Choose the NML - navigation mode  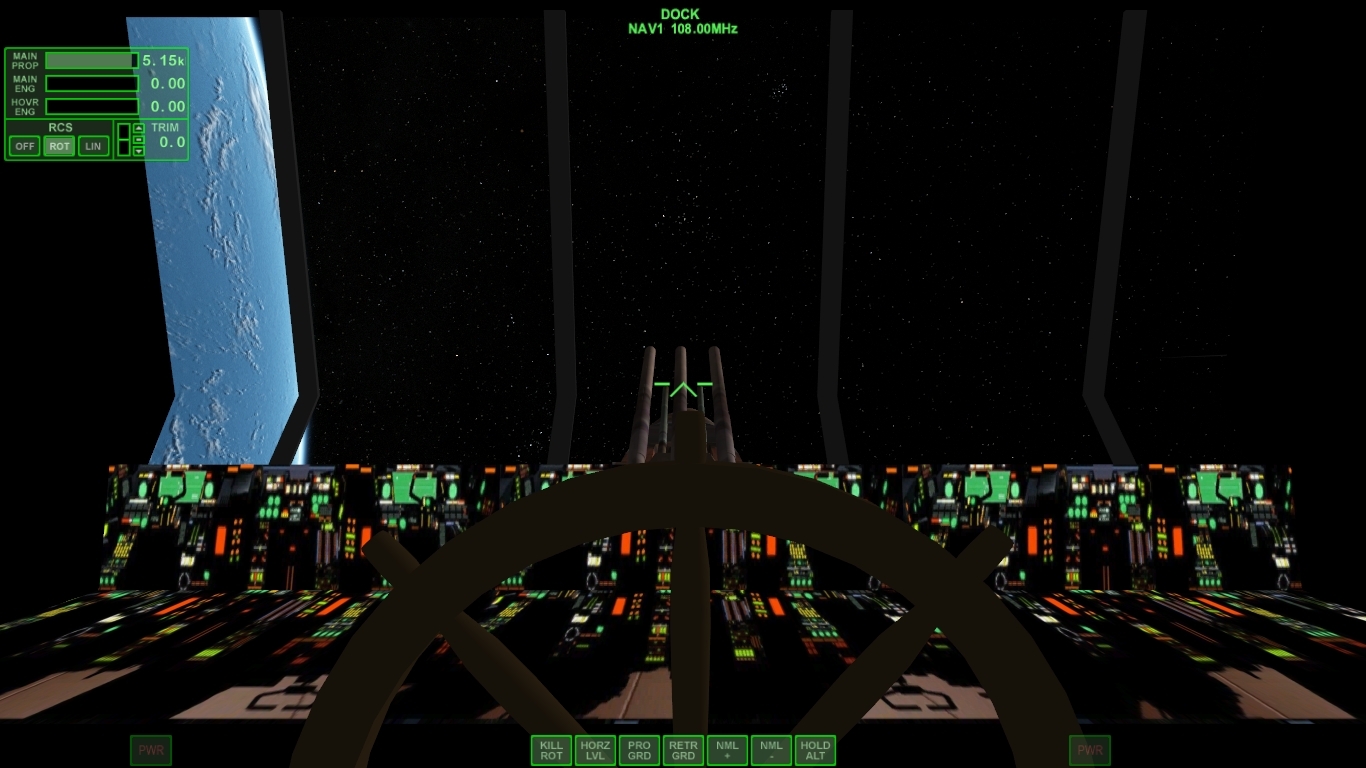click(x=771, y=750)
